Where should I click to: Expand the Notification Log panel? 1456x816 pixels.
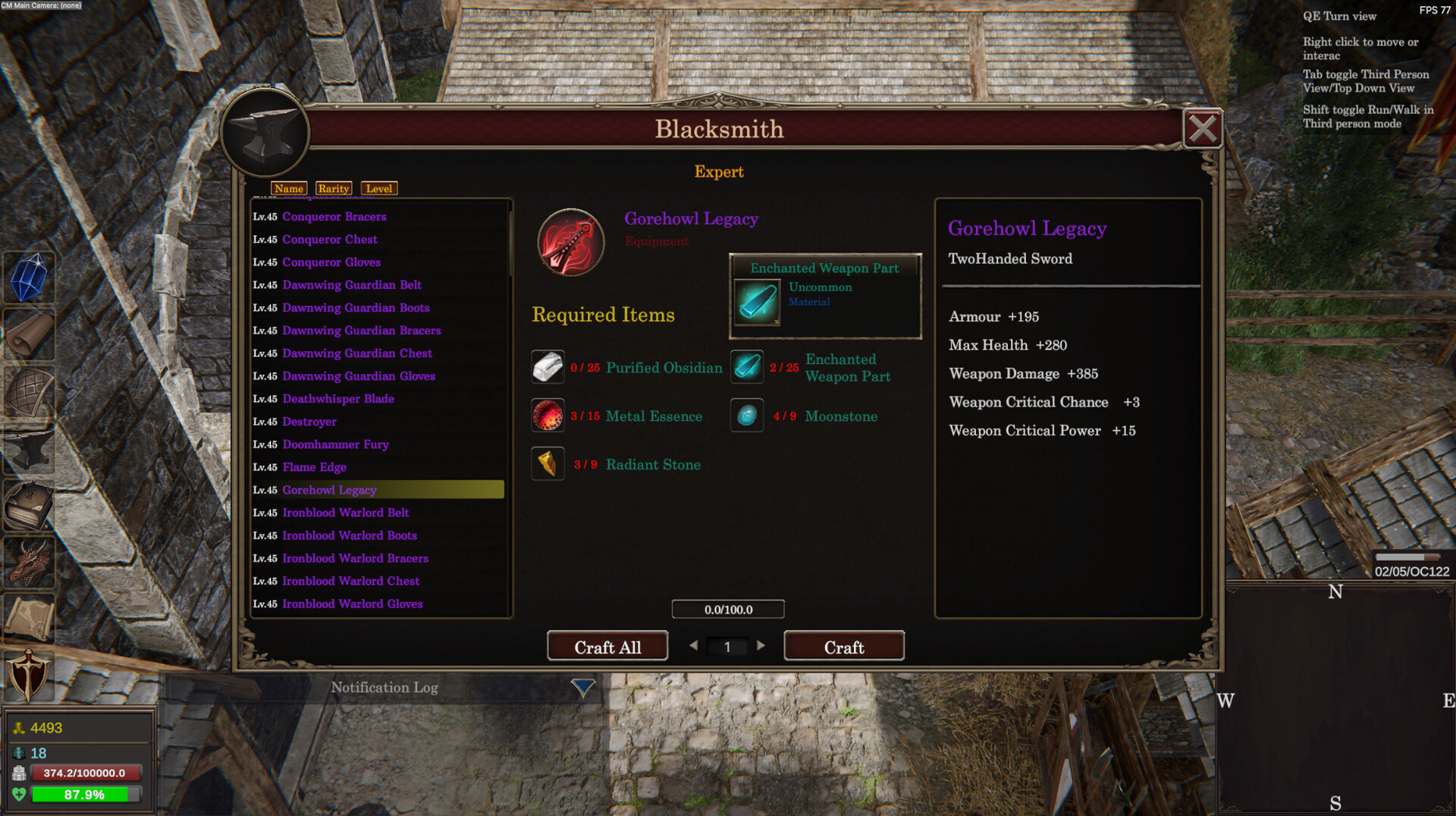coord(582,687)
